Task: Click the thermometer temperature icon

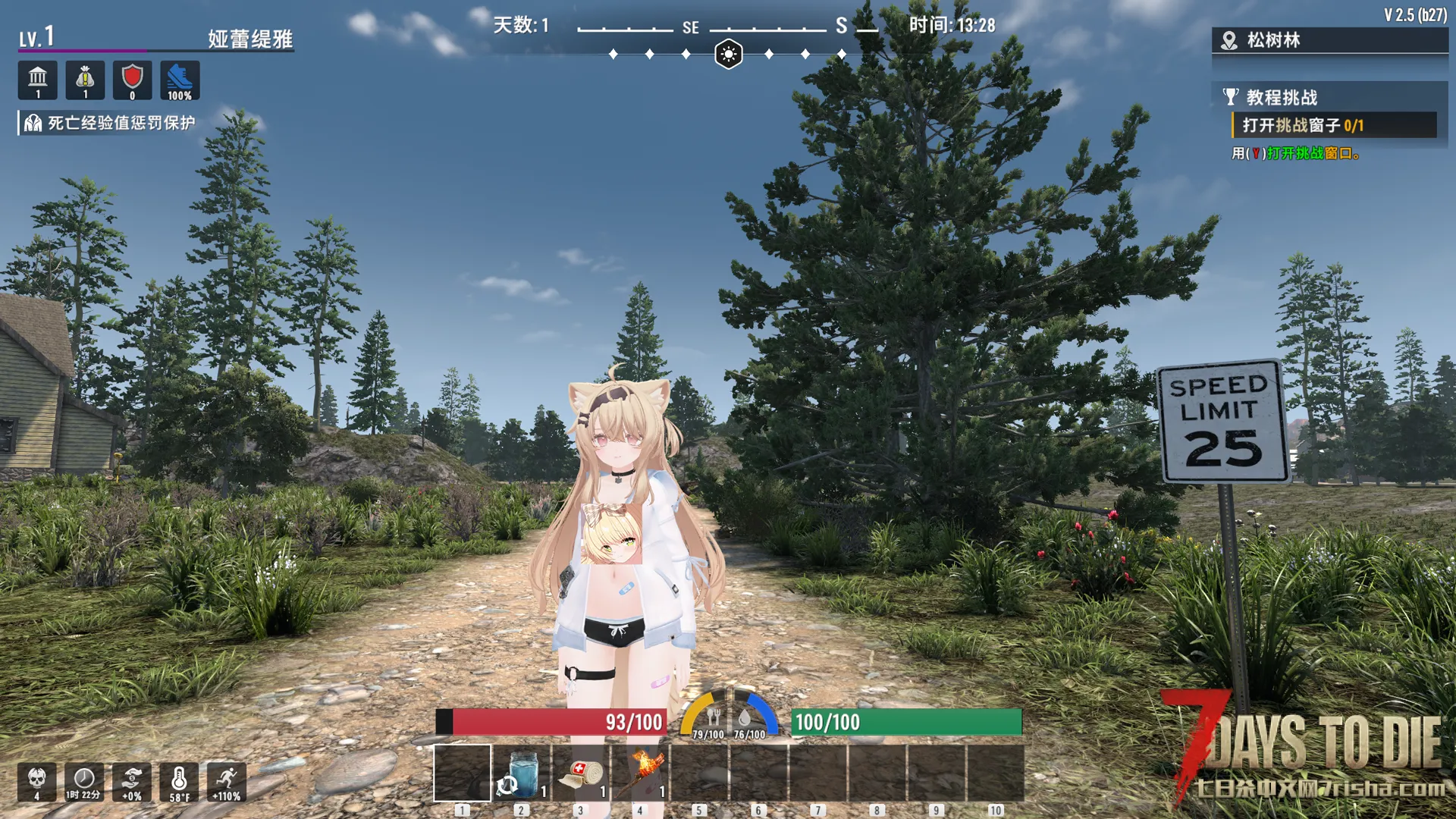Action: pos(179,781)
